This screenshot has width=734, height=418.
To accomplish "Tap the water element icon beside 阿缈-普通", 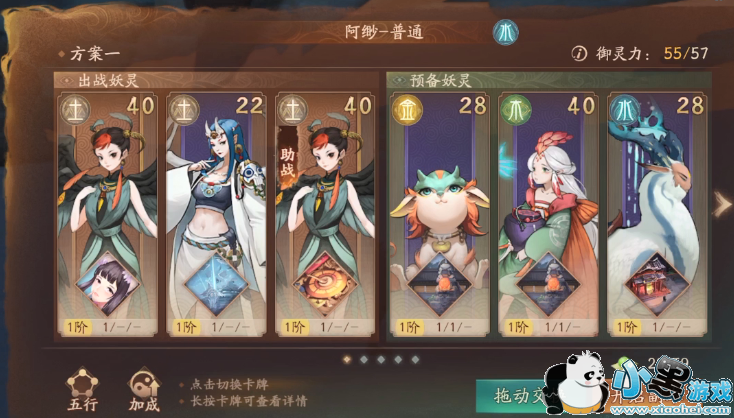I will (x=504, y=32).
